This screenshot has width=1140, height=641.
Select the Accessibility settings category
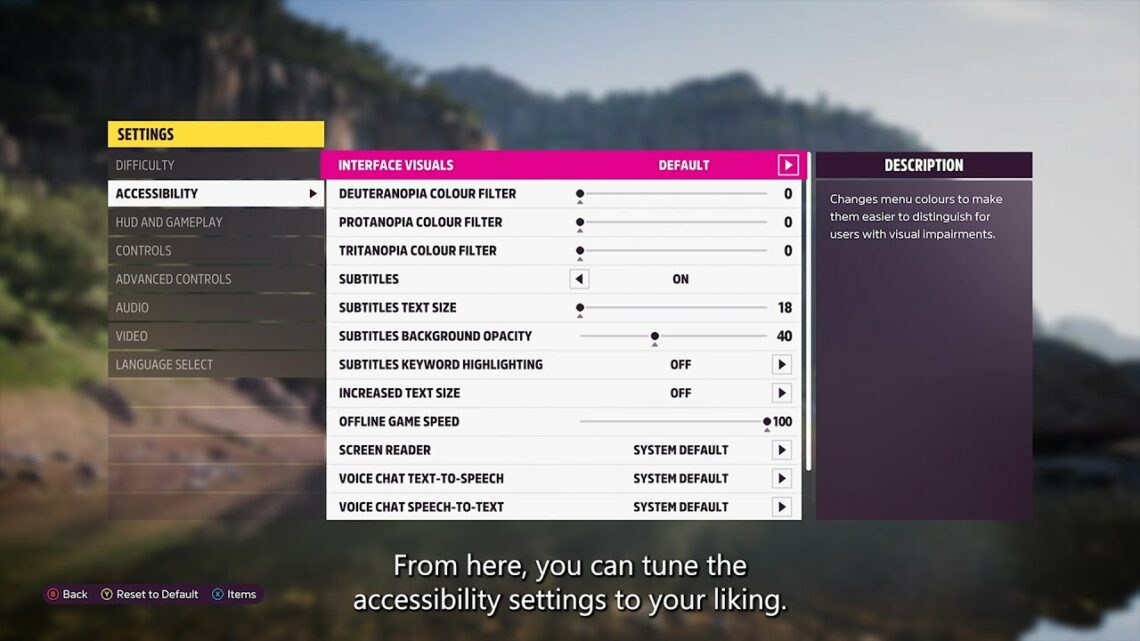[x=157, y=194]
